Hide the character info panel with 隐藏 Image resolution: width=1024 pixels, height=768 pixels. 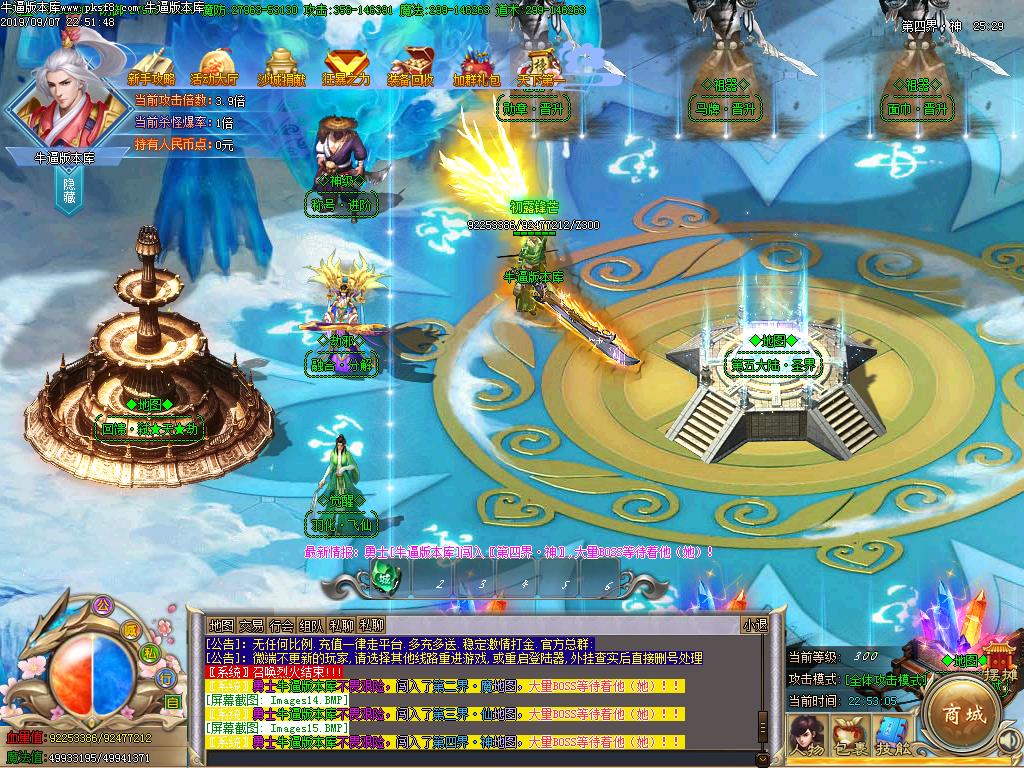[69, 191]
